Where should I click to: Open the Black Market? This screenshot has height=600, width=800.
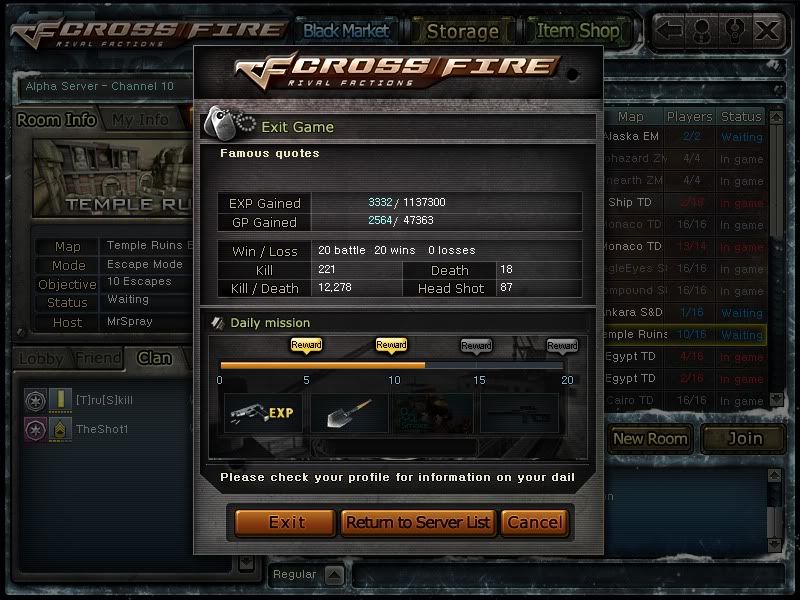coord(346,30)
